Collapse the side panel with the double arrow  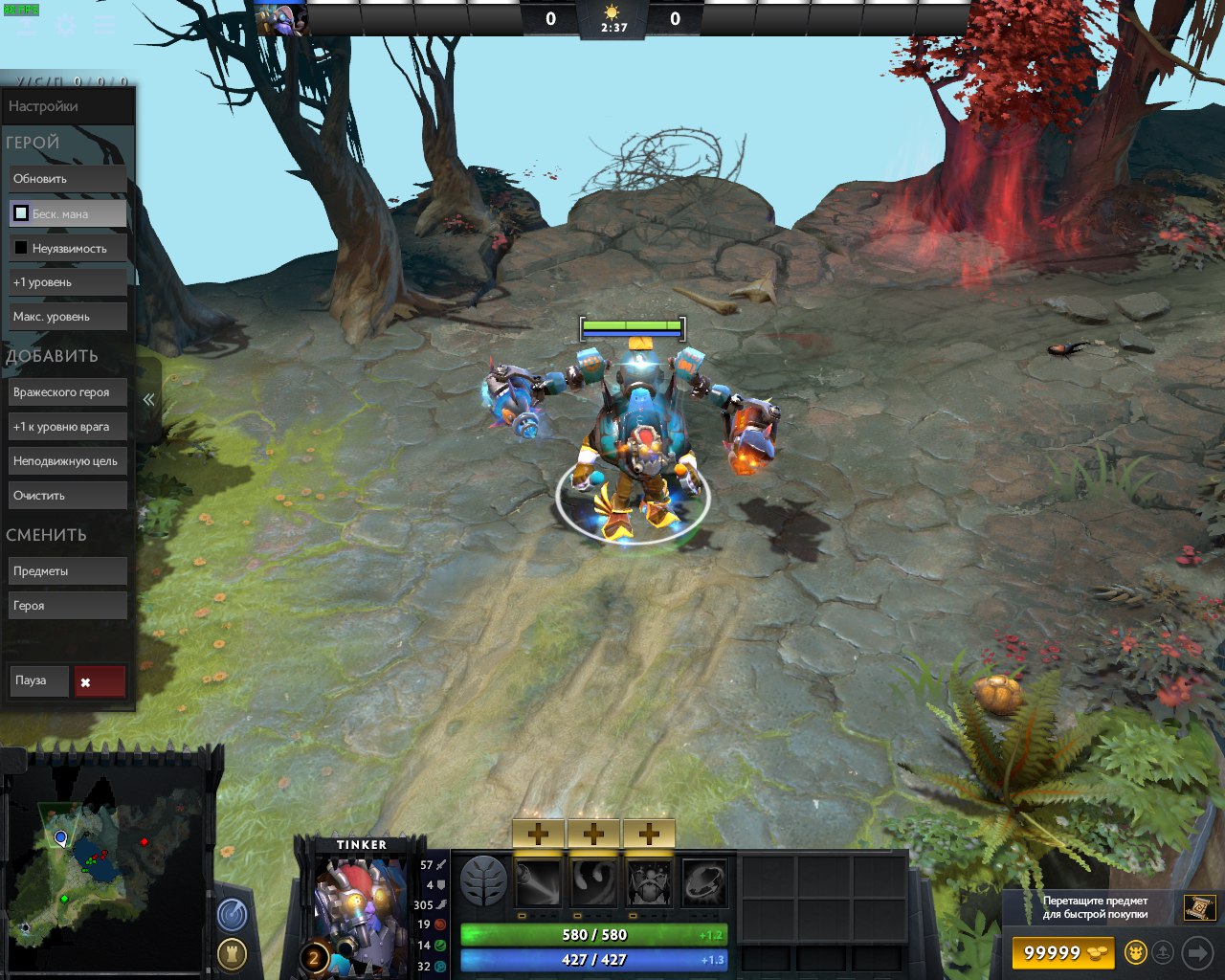tap(148, 400)
